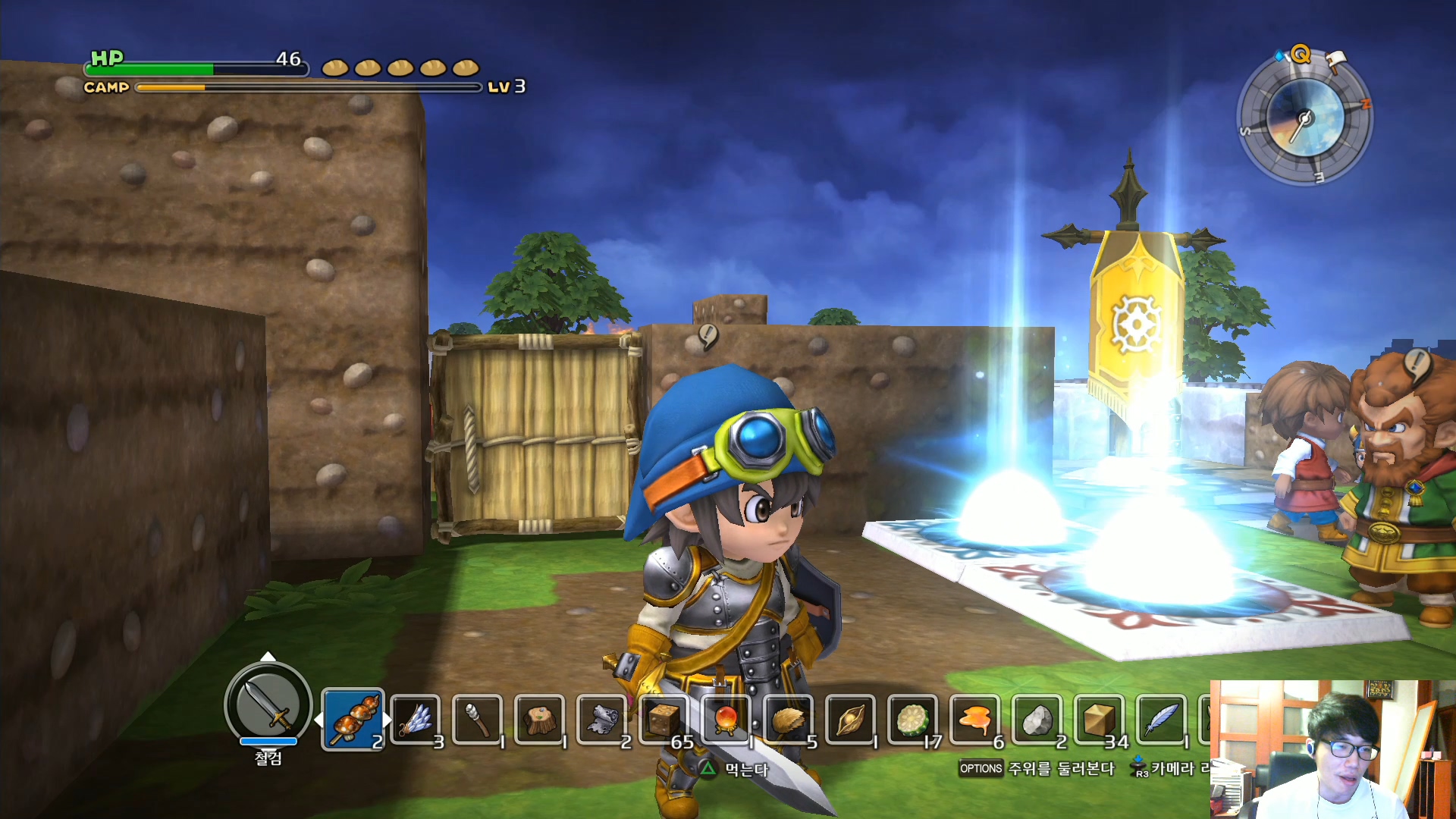Choose the blue feather hotbar slot

(1161, 719)
